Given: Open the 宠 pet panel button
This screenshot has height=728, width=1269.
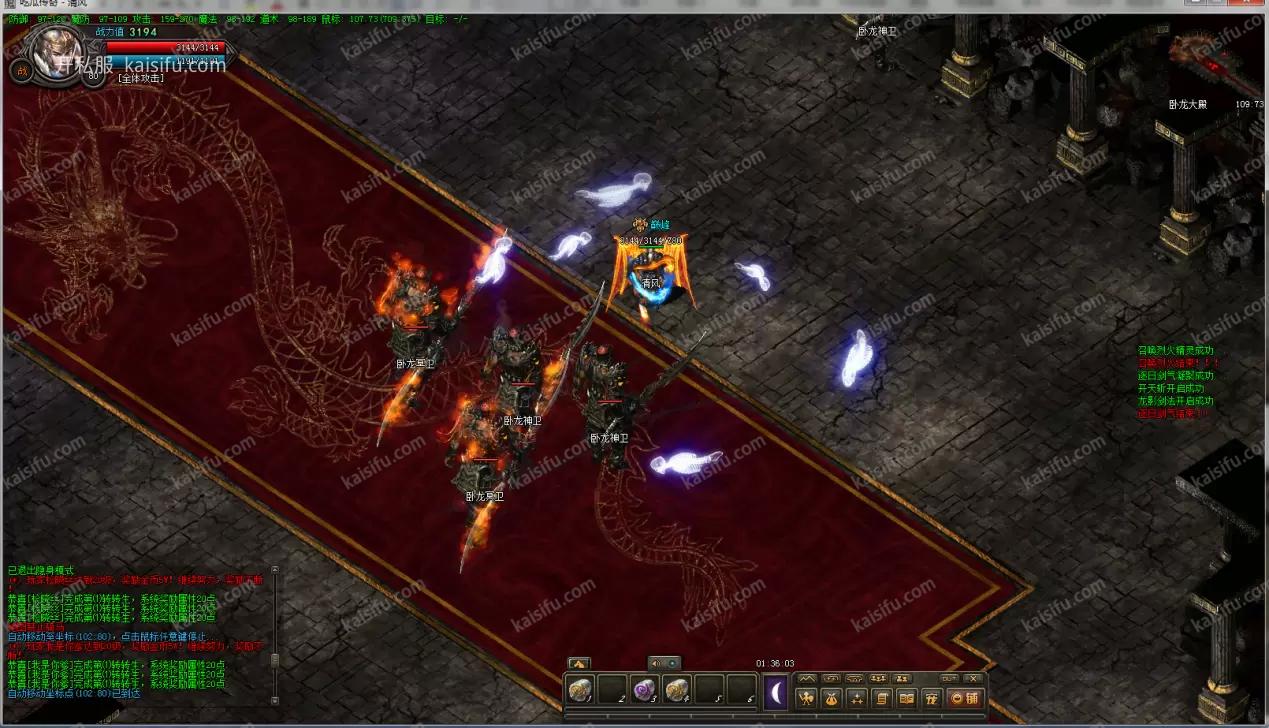Looking at the screenshot, I should click(x=933, y=698).
